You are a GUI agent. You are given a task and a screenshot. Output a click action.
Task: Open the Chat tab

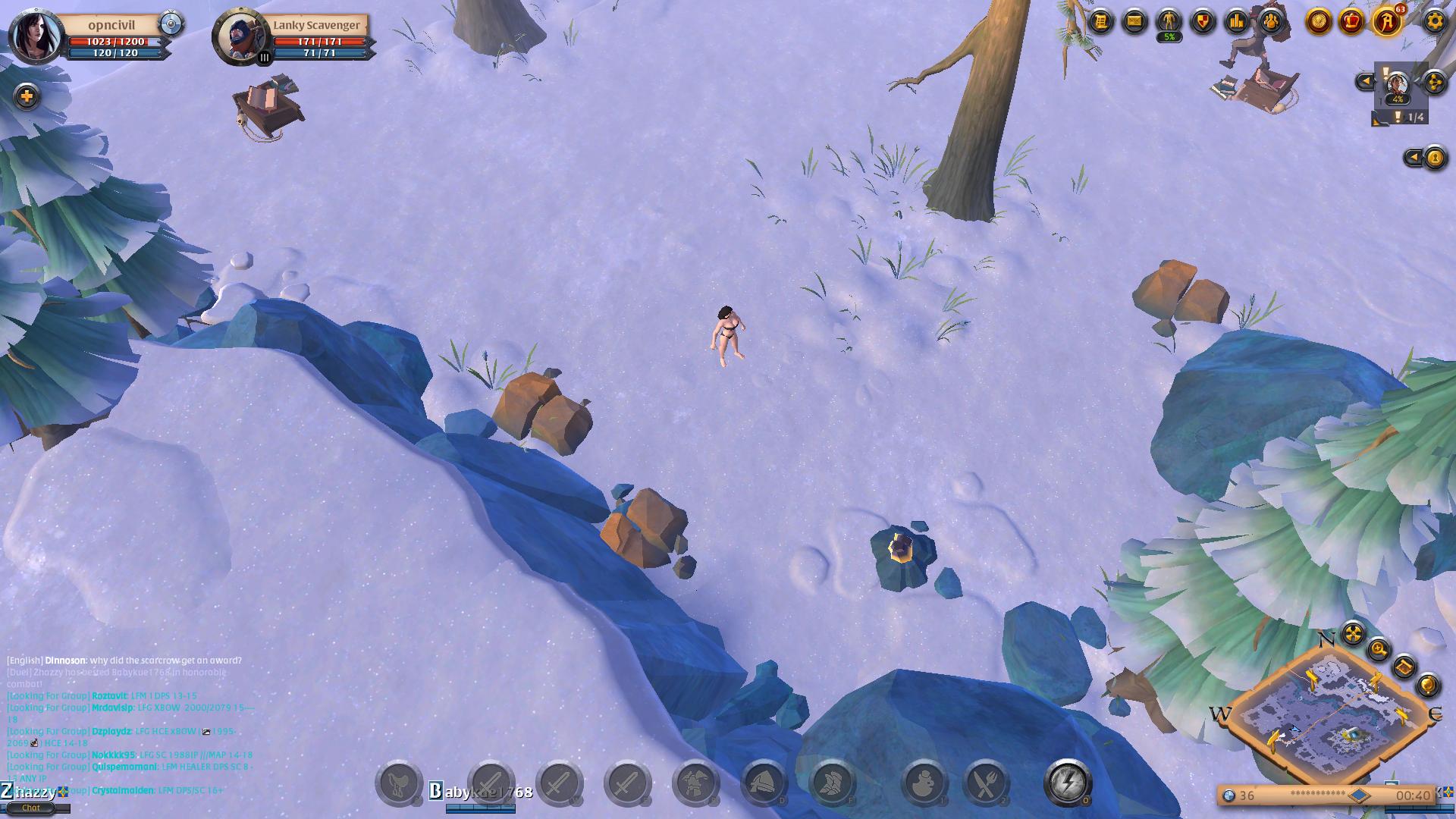[x=31, y=808]
